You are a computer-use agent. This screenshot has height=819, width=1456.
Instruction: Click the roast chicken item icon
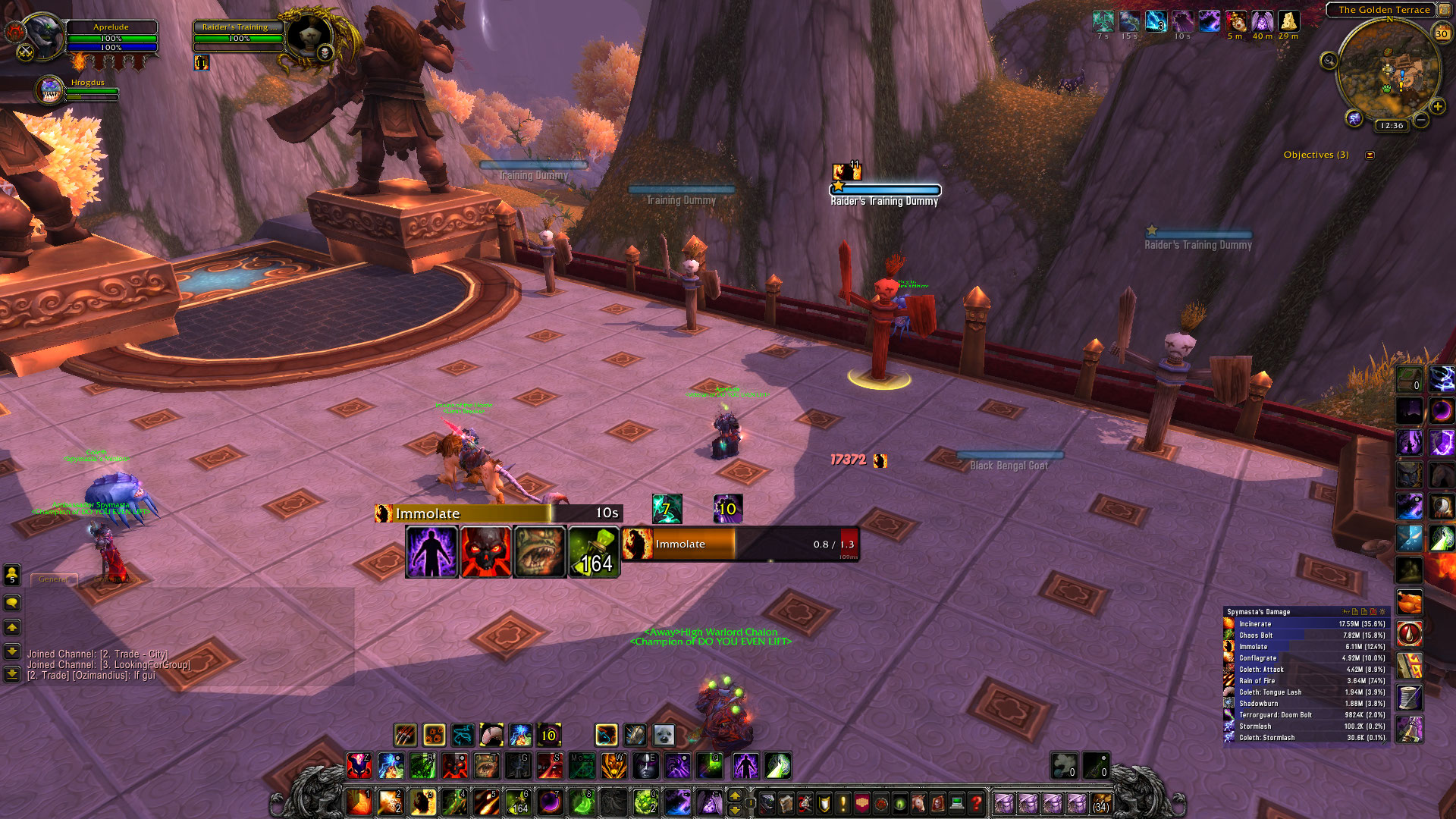[x=1410, y=603]
